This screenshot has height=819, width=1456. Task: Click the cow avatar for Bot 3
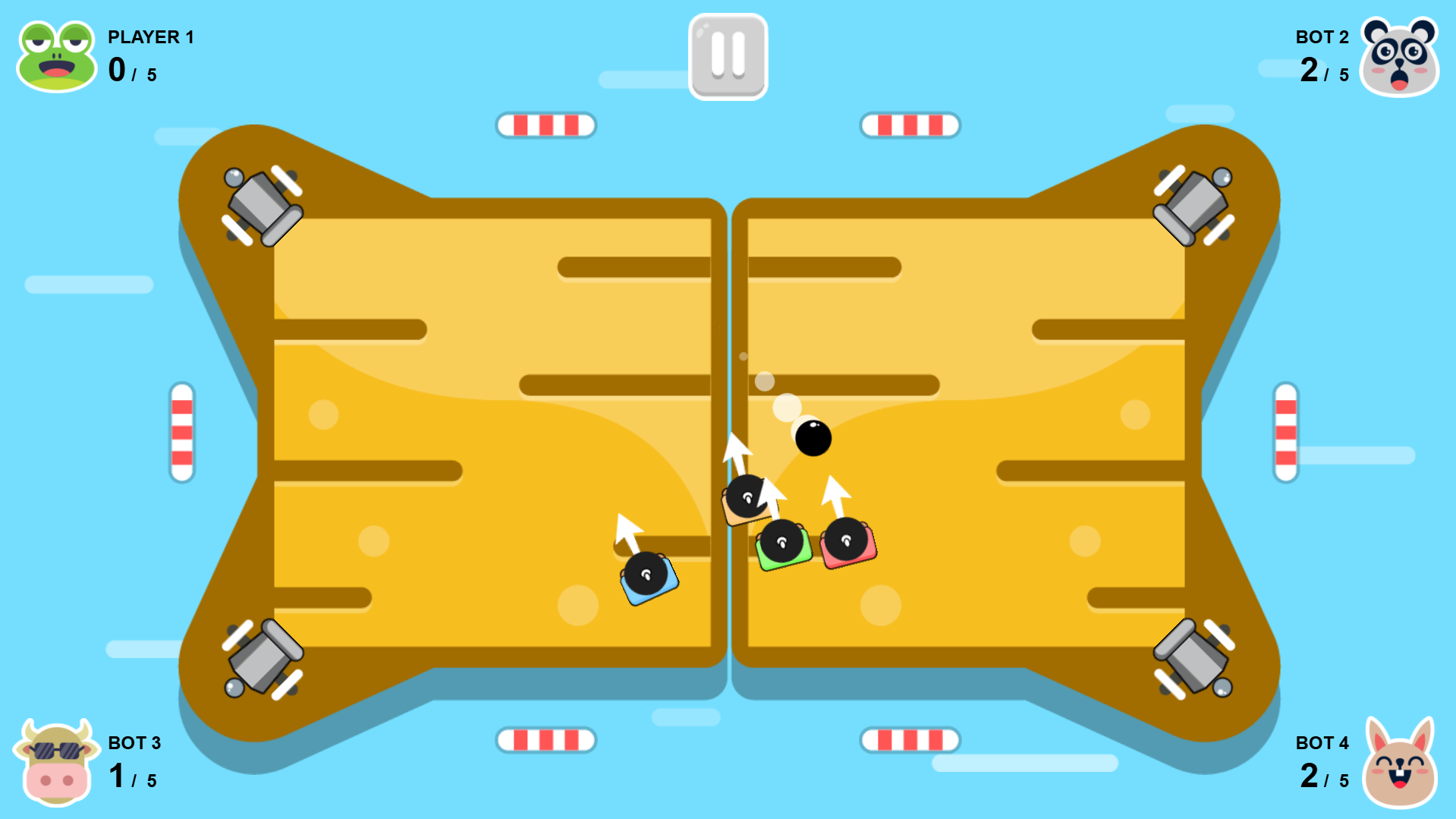coord(55,763)
